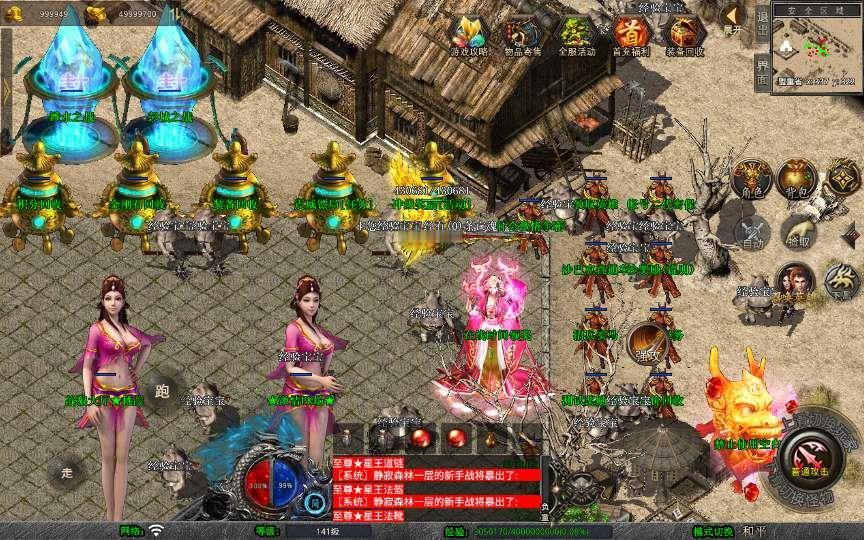Switch to 走 walk movement mode
This screenshot has width=864, height=540.
tap(68, 470)
